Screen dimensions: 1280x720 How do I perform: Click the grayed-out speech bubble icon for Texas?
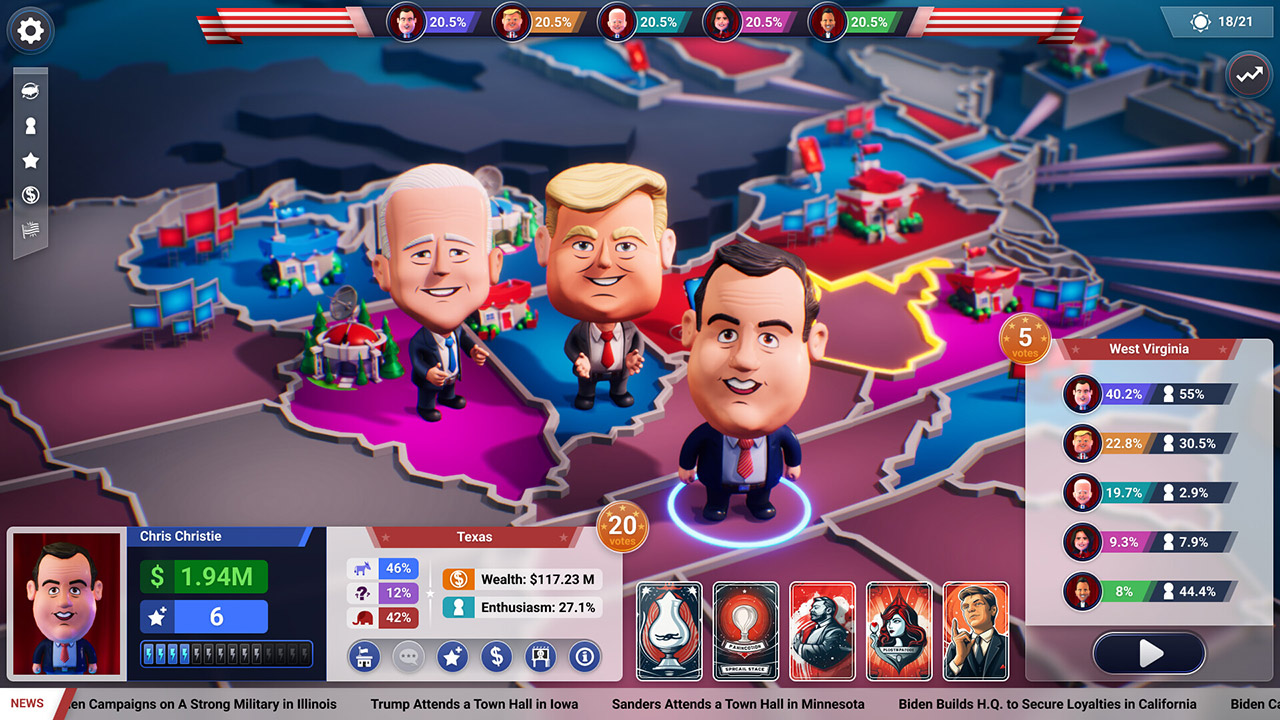tap(408, 657)
